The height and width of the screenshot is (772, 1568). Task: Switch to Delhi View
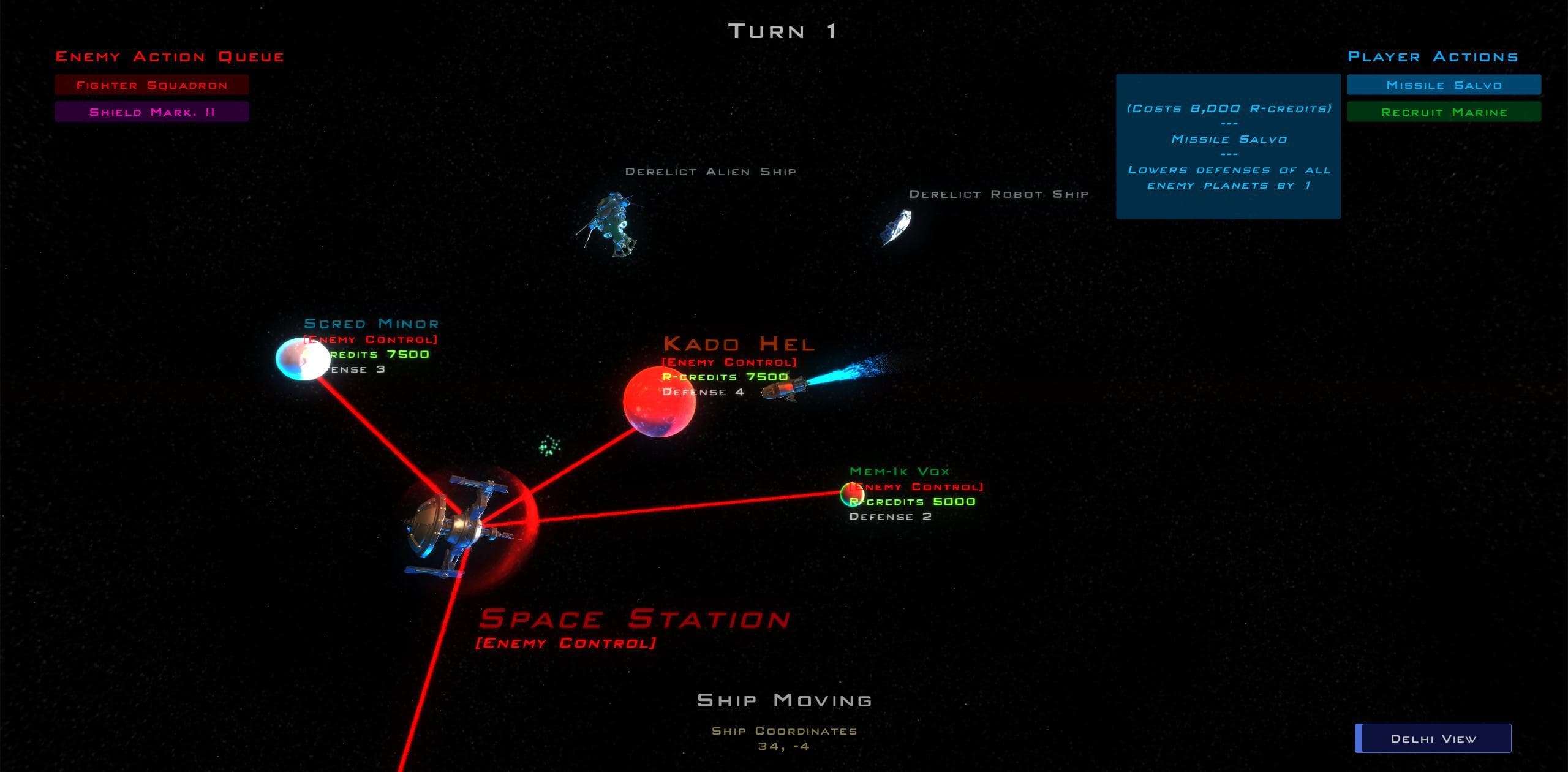[x=1432, y=738]
